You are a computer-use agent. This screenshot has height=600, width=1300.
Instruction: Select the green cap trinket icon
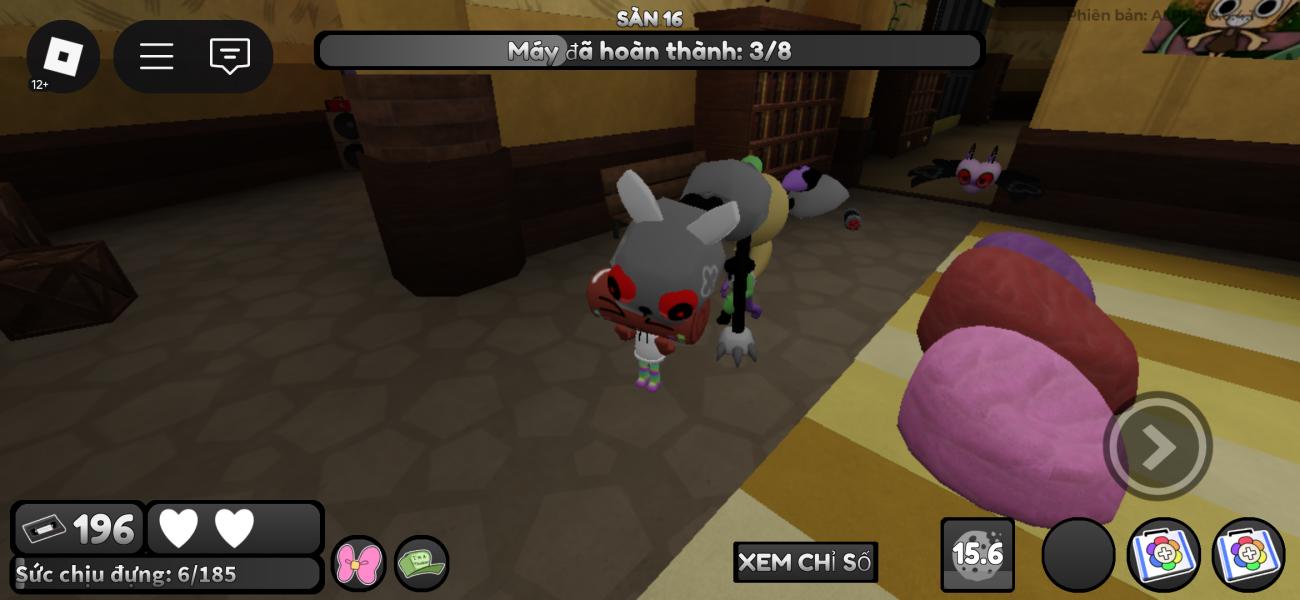421,564
